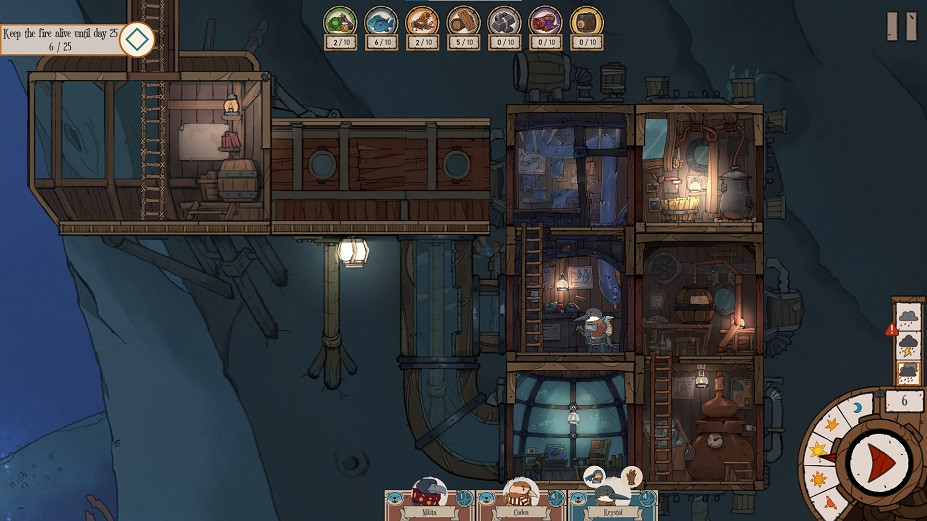Open the purple cloth resource icon
This screenshot has width=927, height=521.
click(x=545, y=20)
